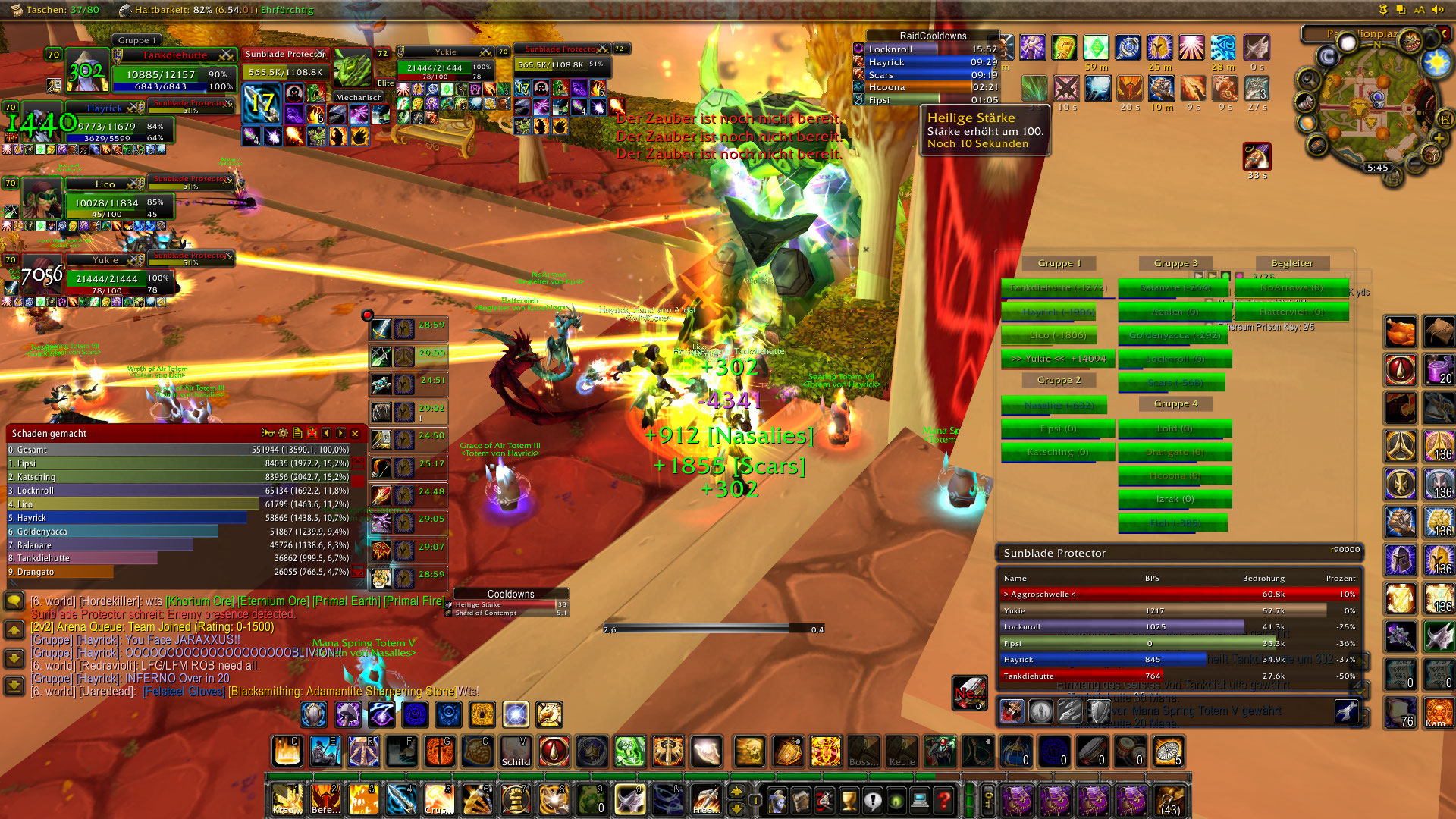Collapse the RaidCooldowns header panel
This screenshot has width=1456, height=819.
934,36
